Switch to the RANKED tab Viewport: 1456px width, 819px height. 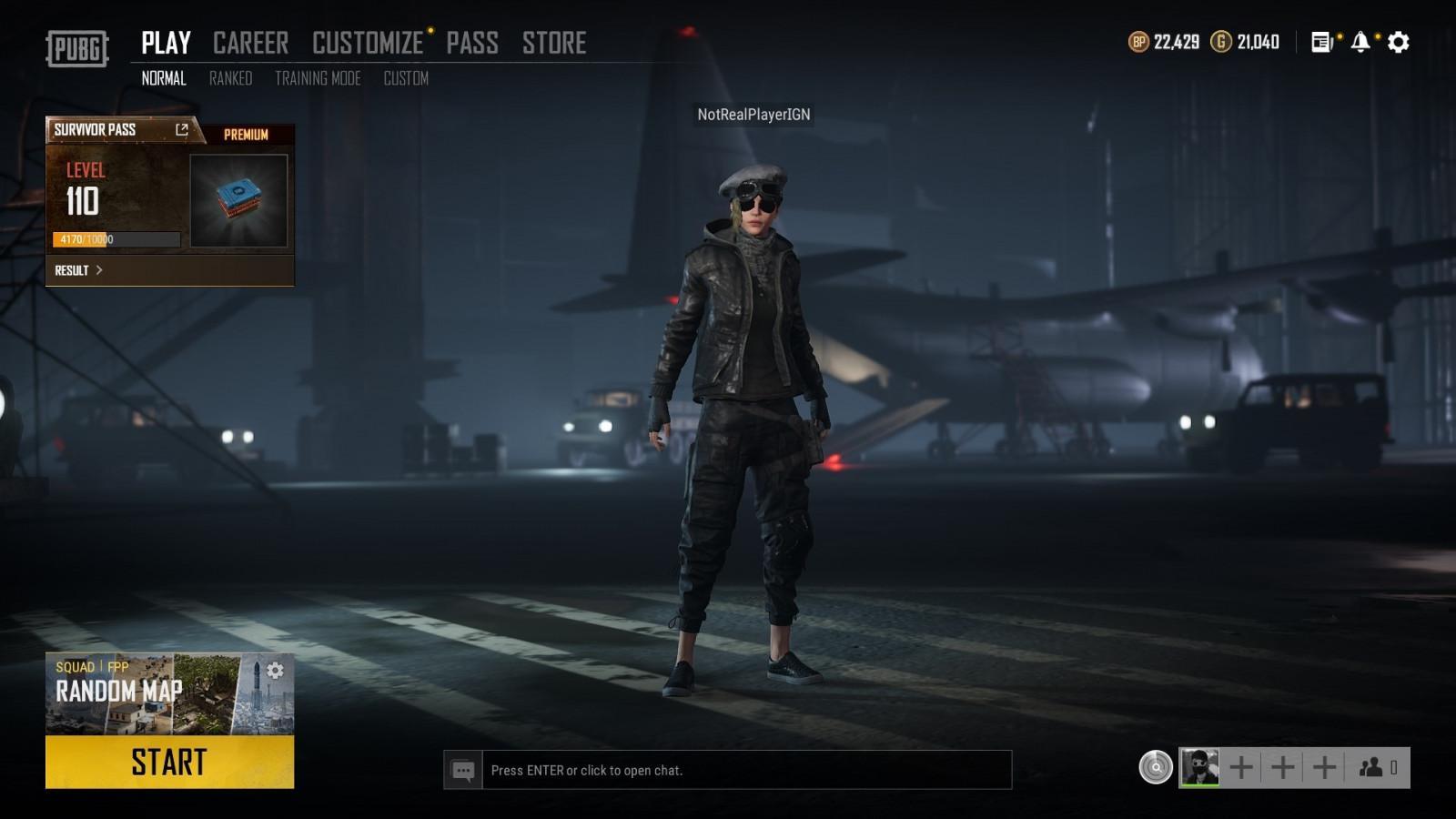230,78
